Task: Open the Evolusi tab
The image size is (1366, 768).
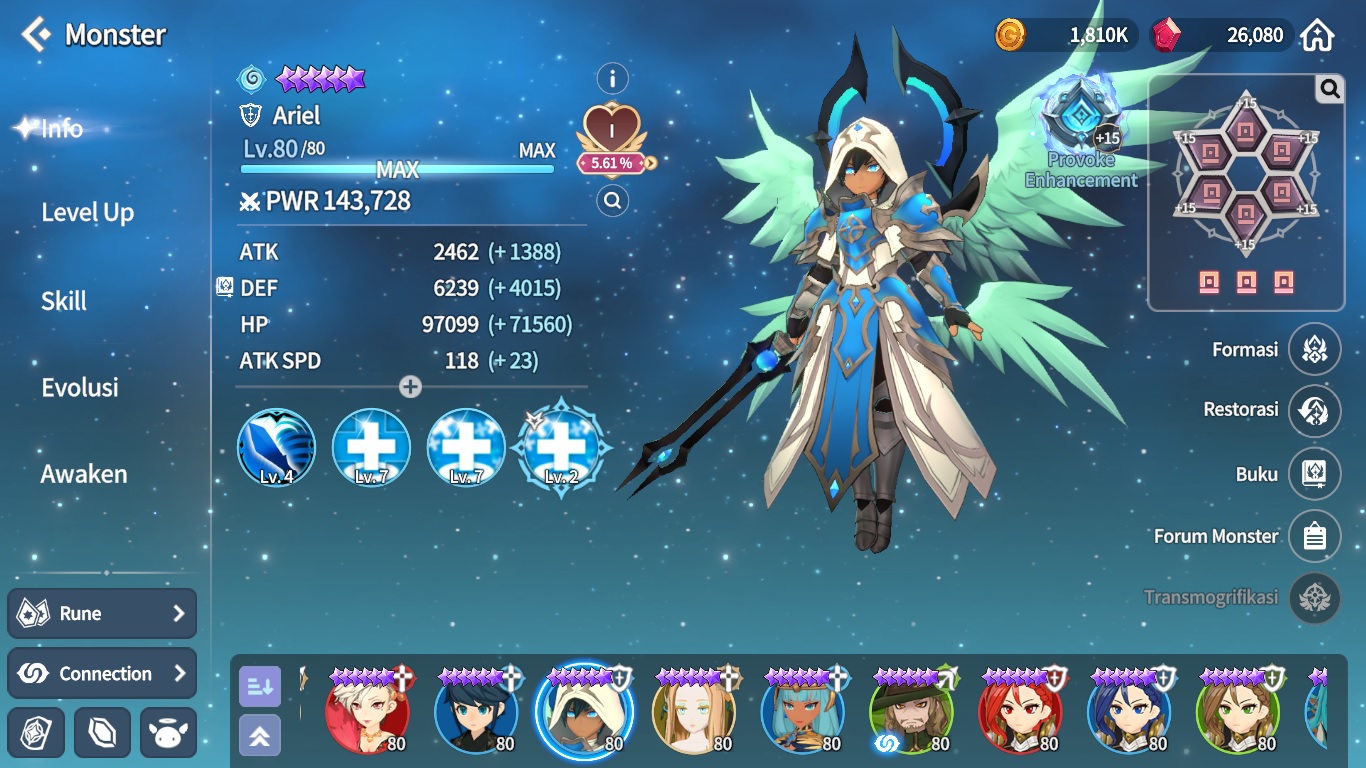Action: (80, 388)
